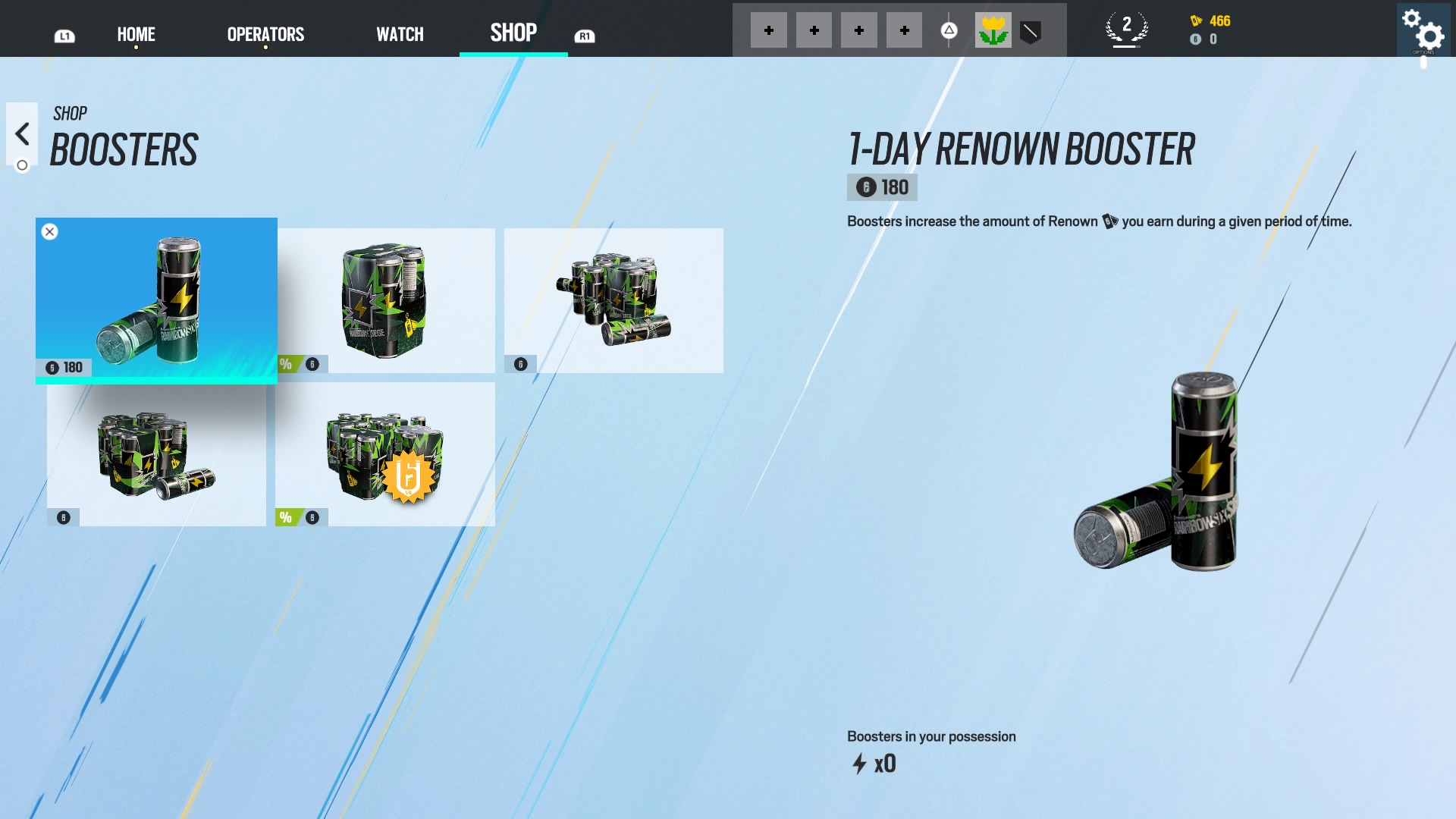
Task: Click the 180 credits price button
Action: (x=882, y=187)
